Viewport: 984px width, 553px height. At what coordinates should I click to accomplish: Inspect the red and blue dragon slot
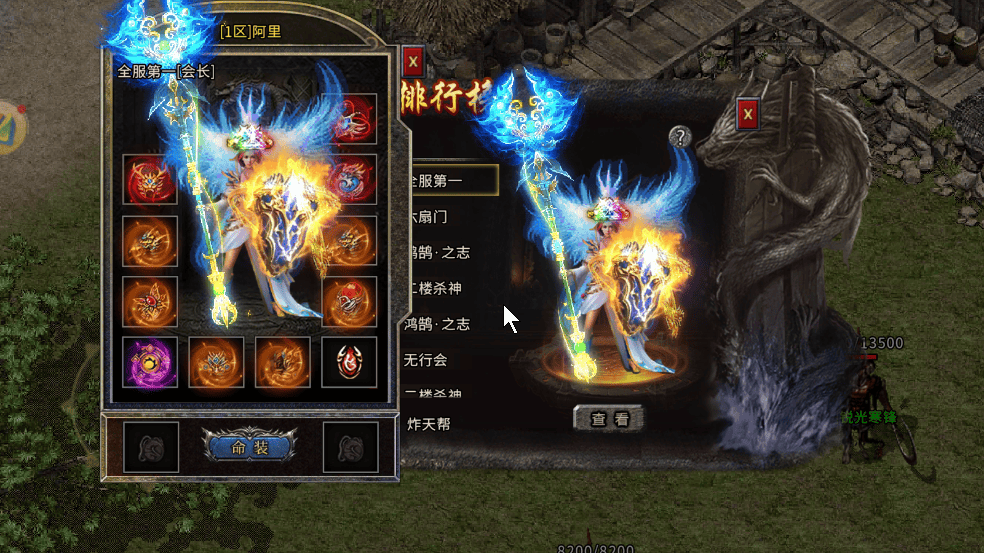click(x=352, y=180)
